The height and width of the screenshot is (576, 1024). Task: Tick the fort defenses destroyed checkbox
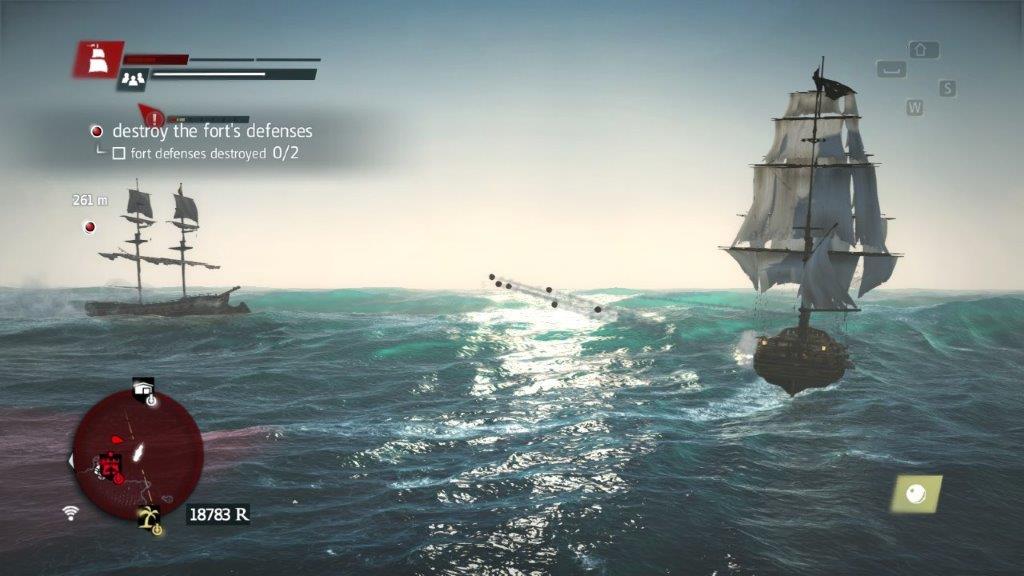[x=118, y=154]
